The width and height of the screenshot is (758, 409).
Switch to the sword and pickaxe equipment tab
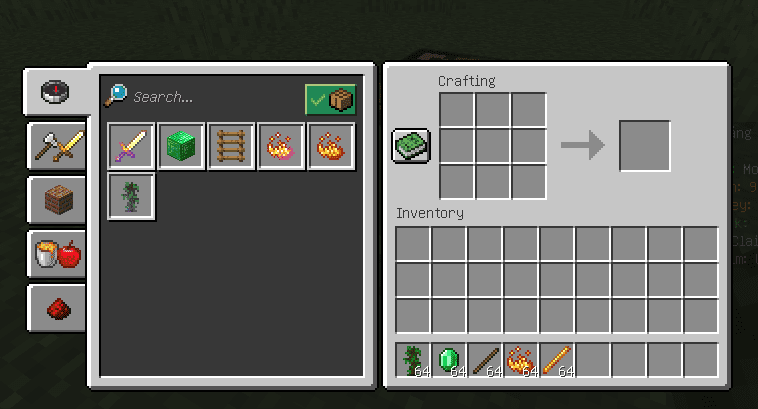click(x=55, y=146)
